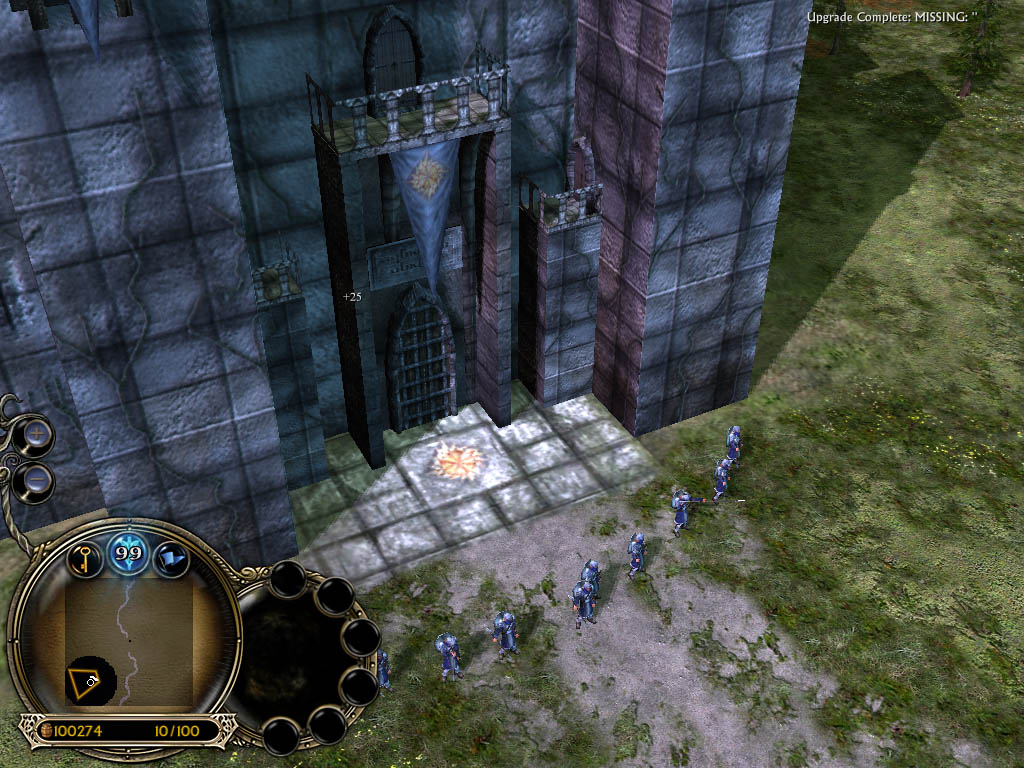
Task: Open the options menu with the key icon
Action: point(85,556)
